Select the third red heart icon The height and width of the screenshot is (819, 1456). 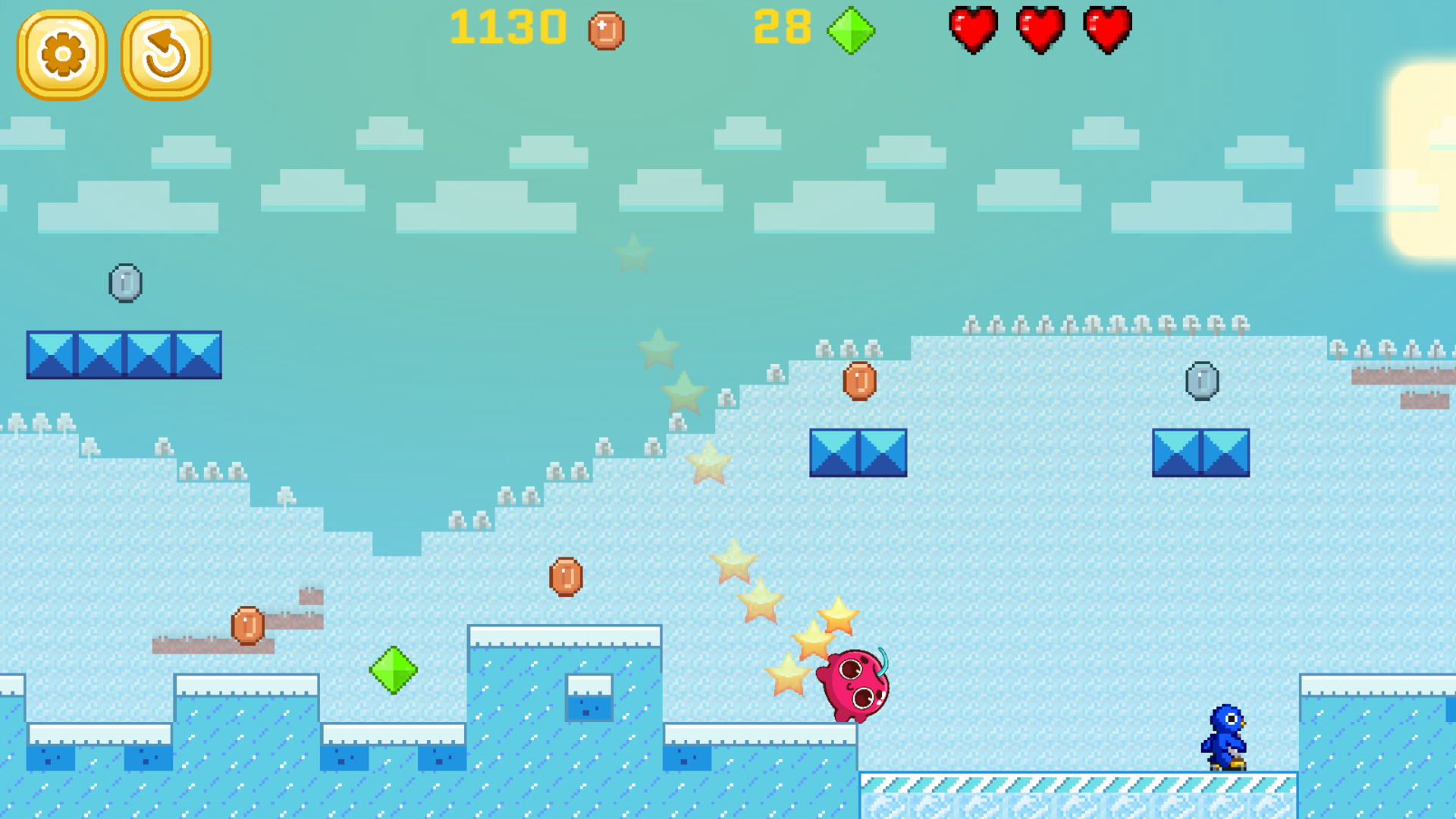point(1106,30)
